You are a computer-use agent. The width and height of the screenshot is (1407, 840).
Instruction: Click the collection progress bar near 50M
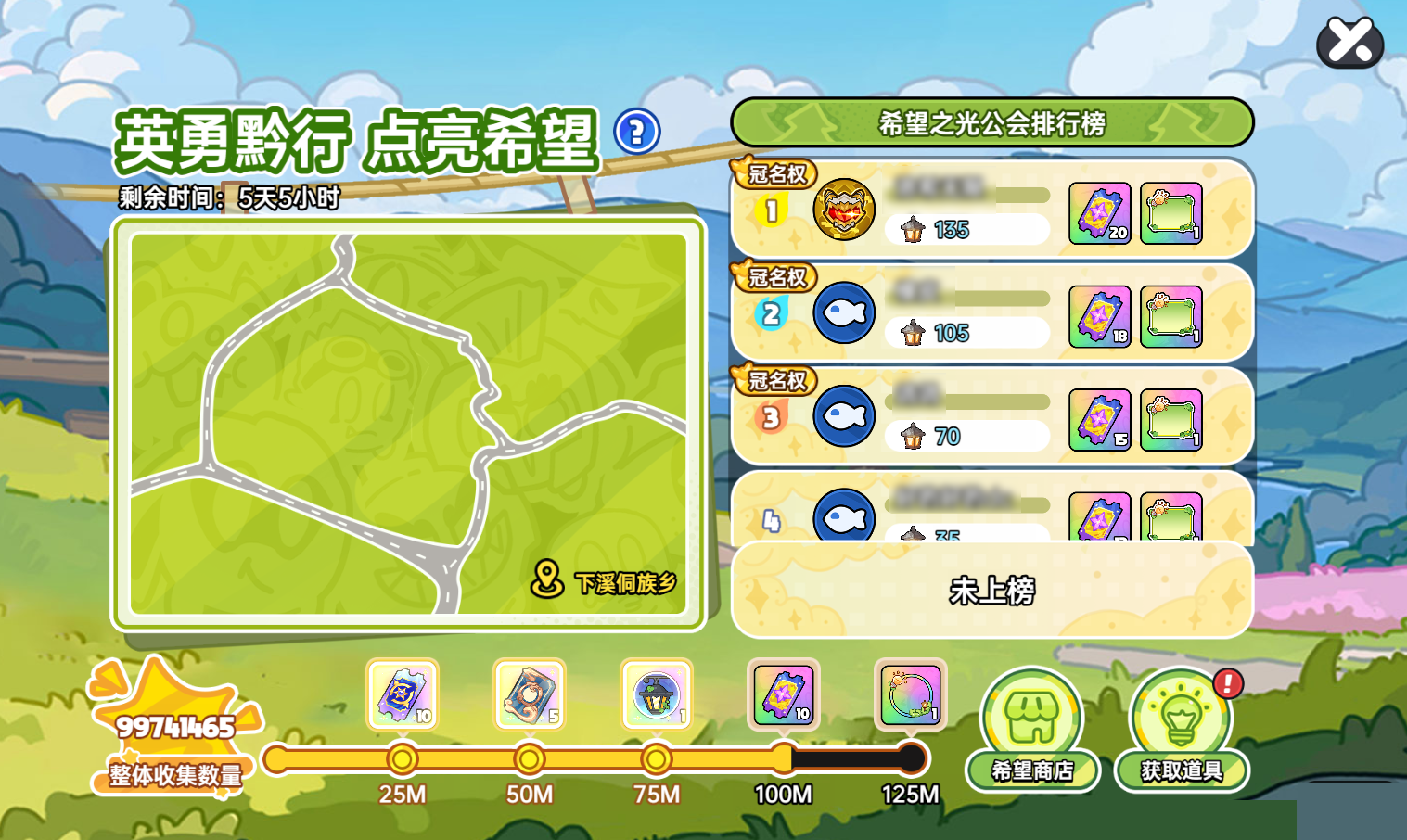(x=529, y=759)
